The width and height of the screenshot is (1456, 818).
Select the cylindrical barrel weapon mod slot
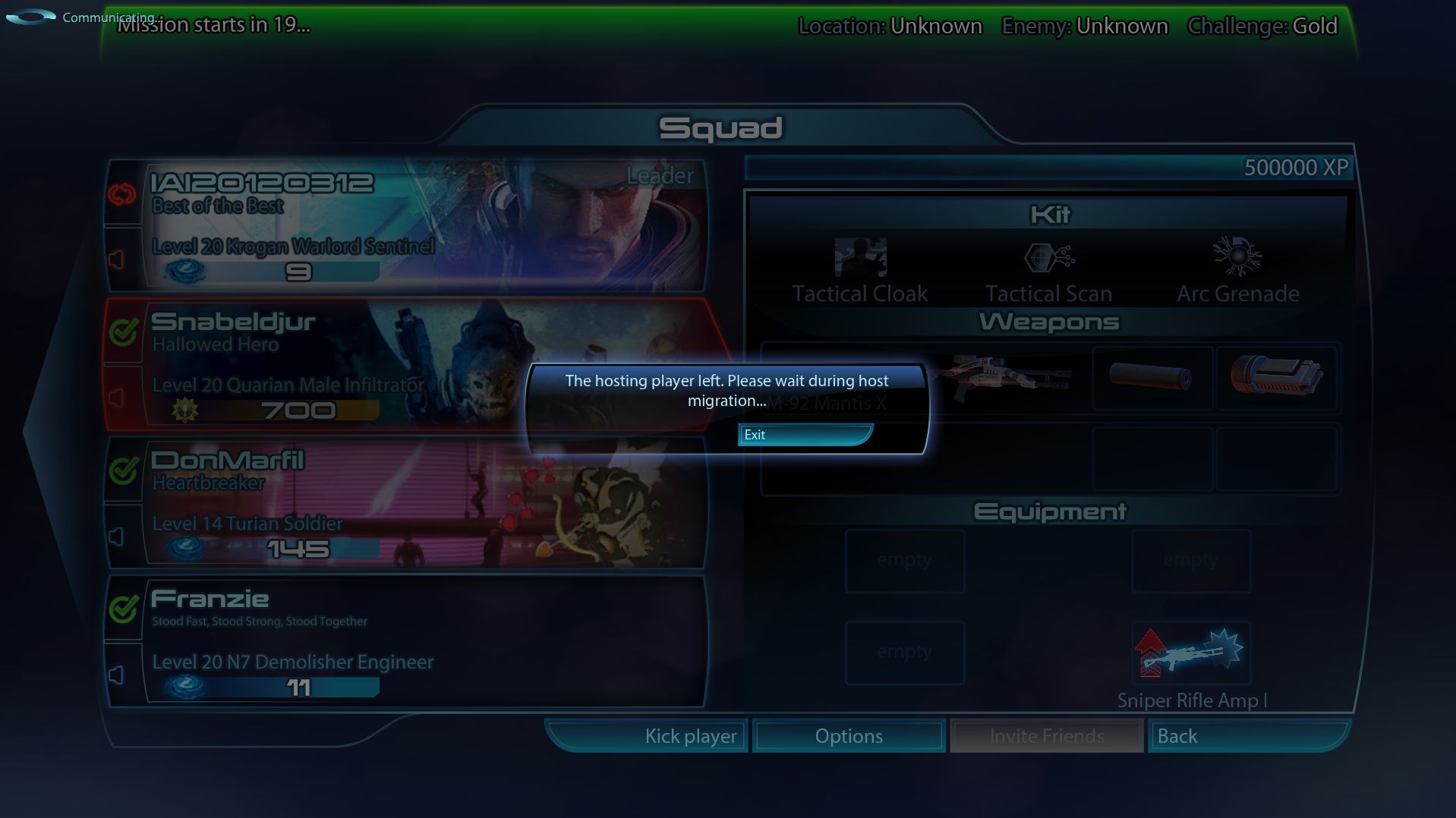pos(1152,378)
